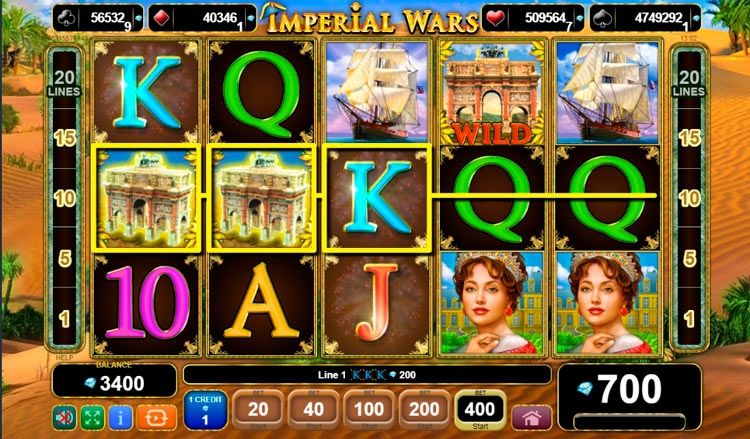This screenshot has width=750, height=439.
Task: Set 10 lines on the left selector
Action: click(x=65, y=198)
